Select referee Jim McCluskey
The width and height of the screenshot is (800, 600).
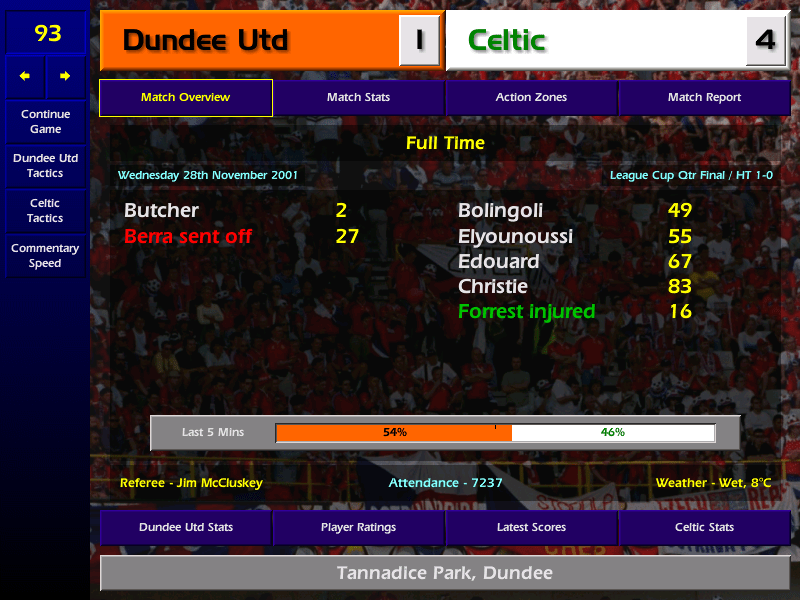tap(191, 483)
